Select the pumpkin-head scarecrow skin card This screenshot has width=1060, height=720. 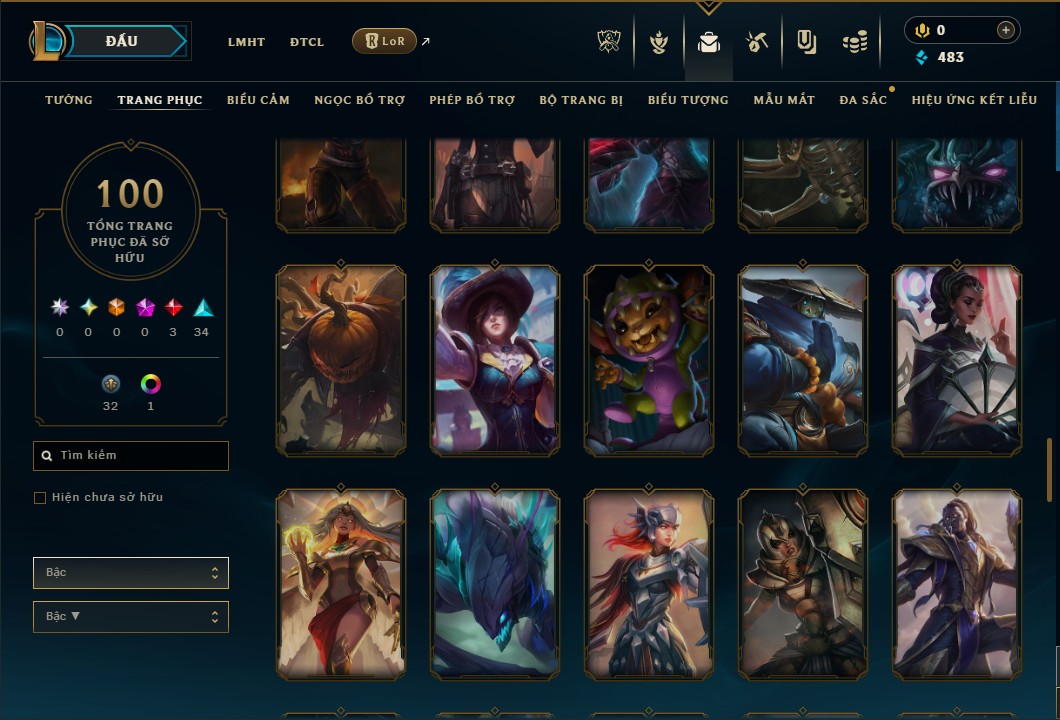341,360
